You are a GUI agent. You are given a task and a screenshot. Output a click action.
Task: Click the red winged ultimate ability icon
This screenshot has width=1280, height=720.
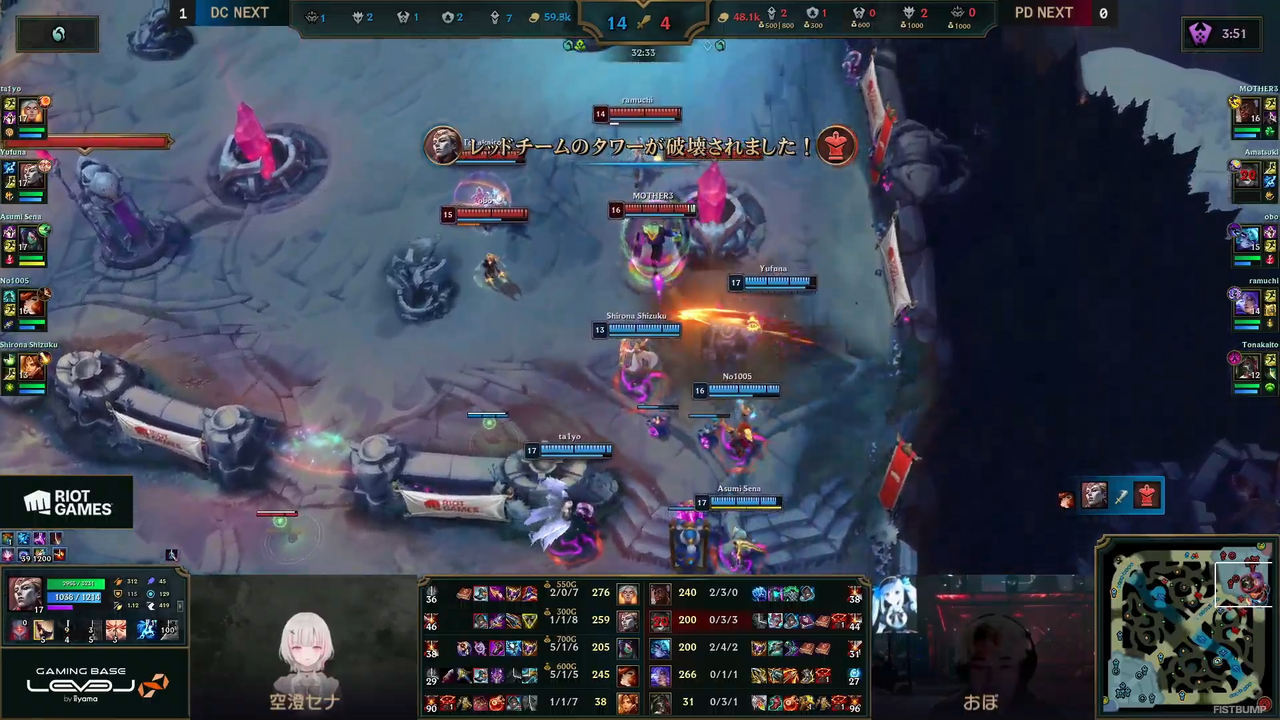click(116, 630)
